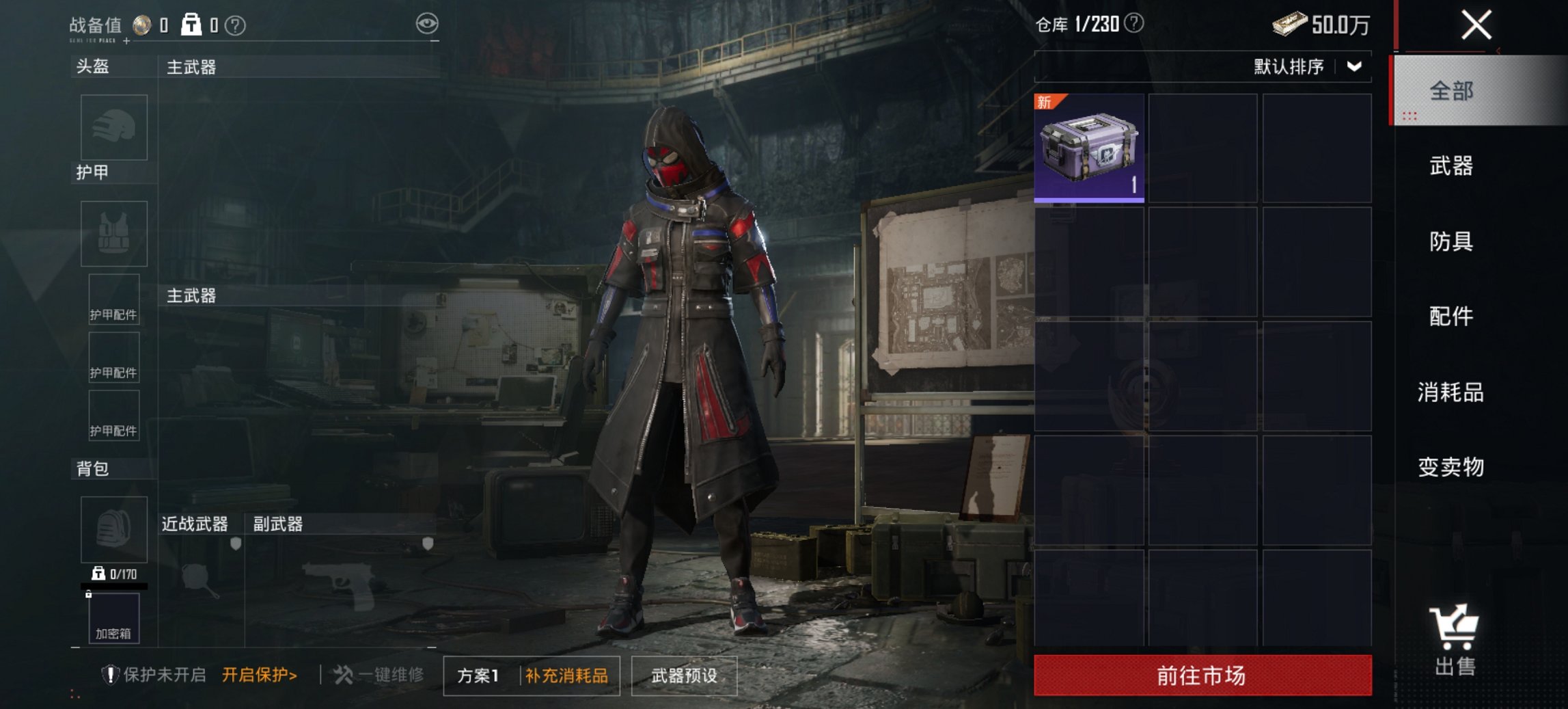Click the 头盔 helmet slot icon
1568x709 pixels.
coord(113,127)
